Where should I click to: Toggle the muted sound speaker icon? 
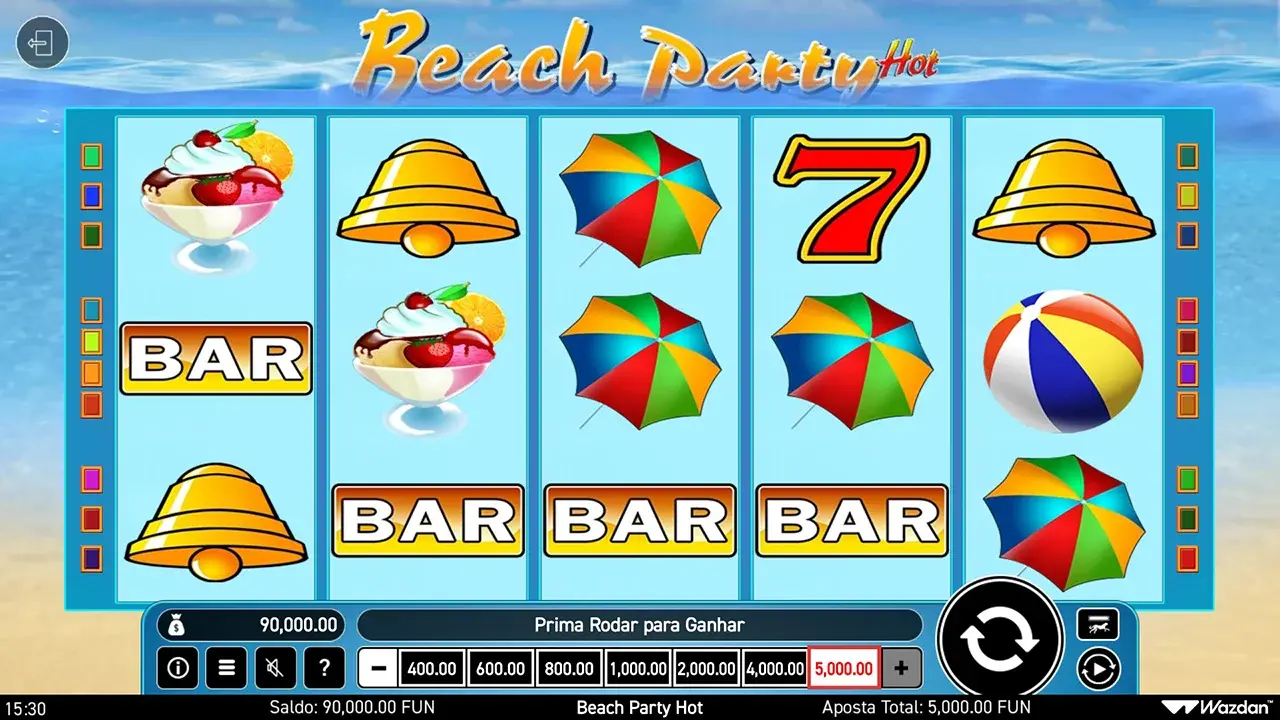pos(275,667)
